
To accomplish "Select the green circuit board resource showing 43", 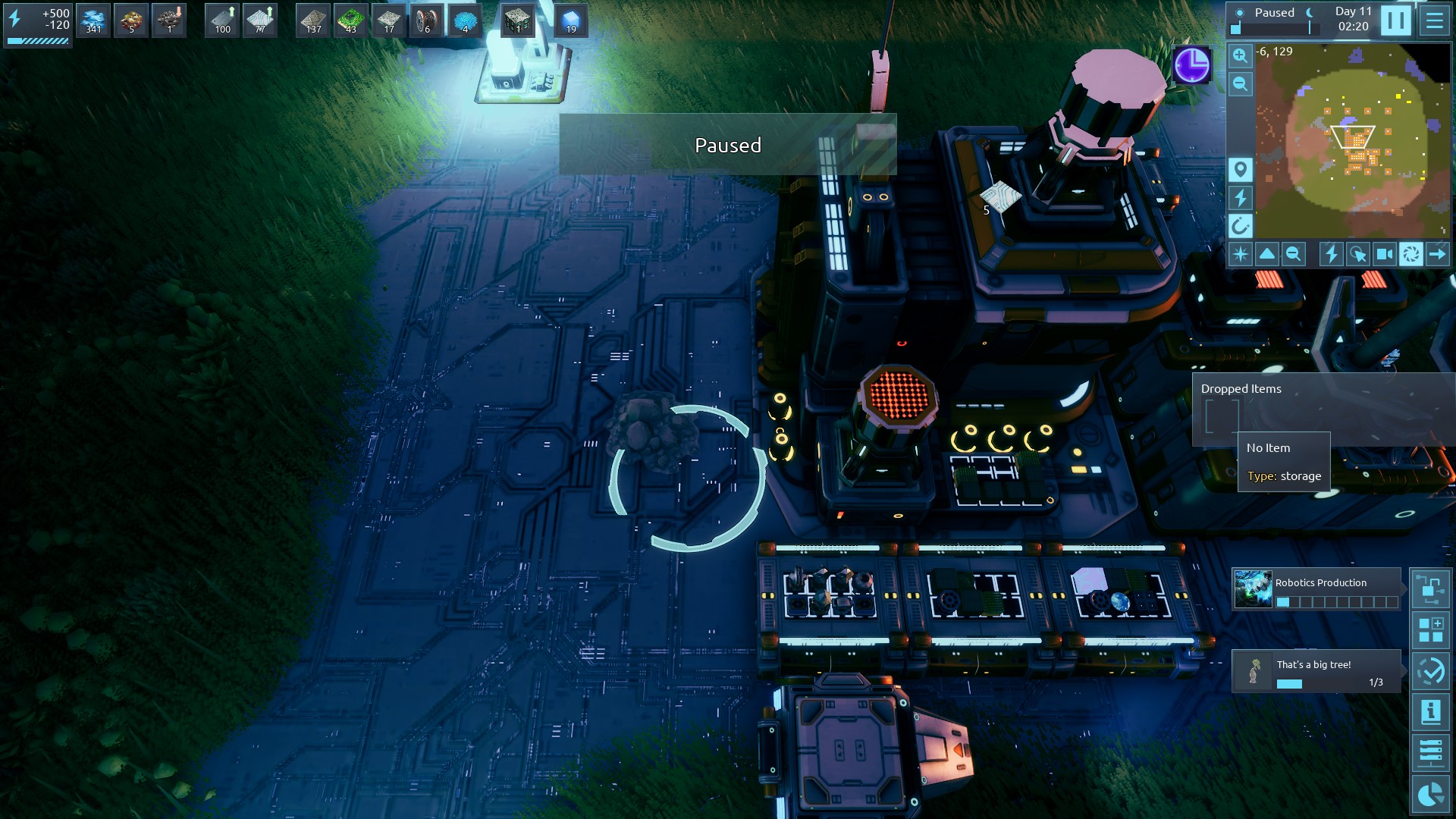I will [351, 20].
